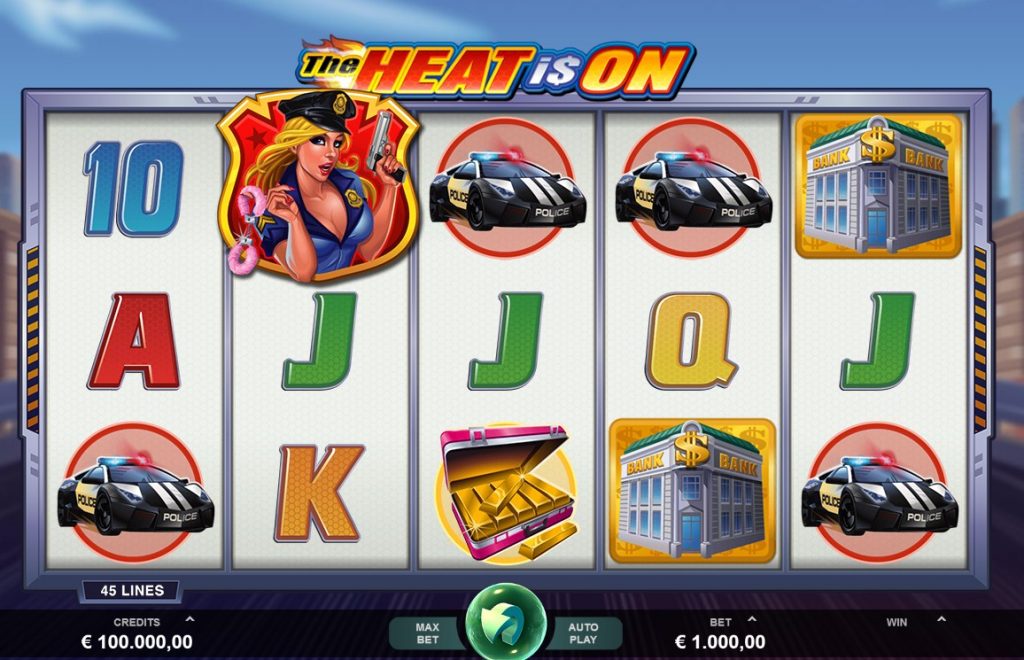The width and height of the screenshot is (1024, 660).
Task: Expand the Credits panel arrow
Action: point(190,619)
